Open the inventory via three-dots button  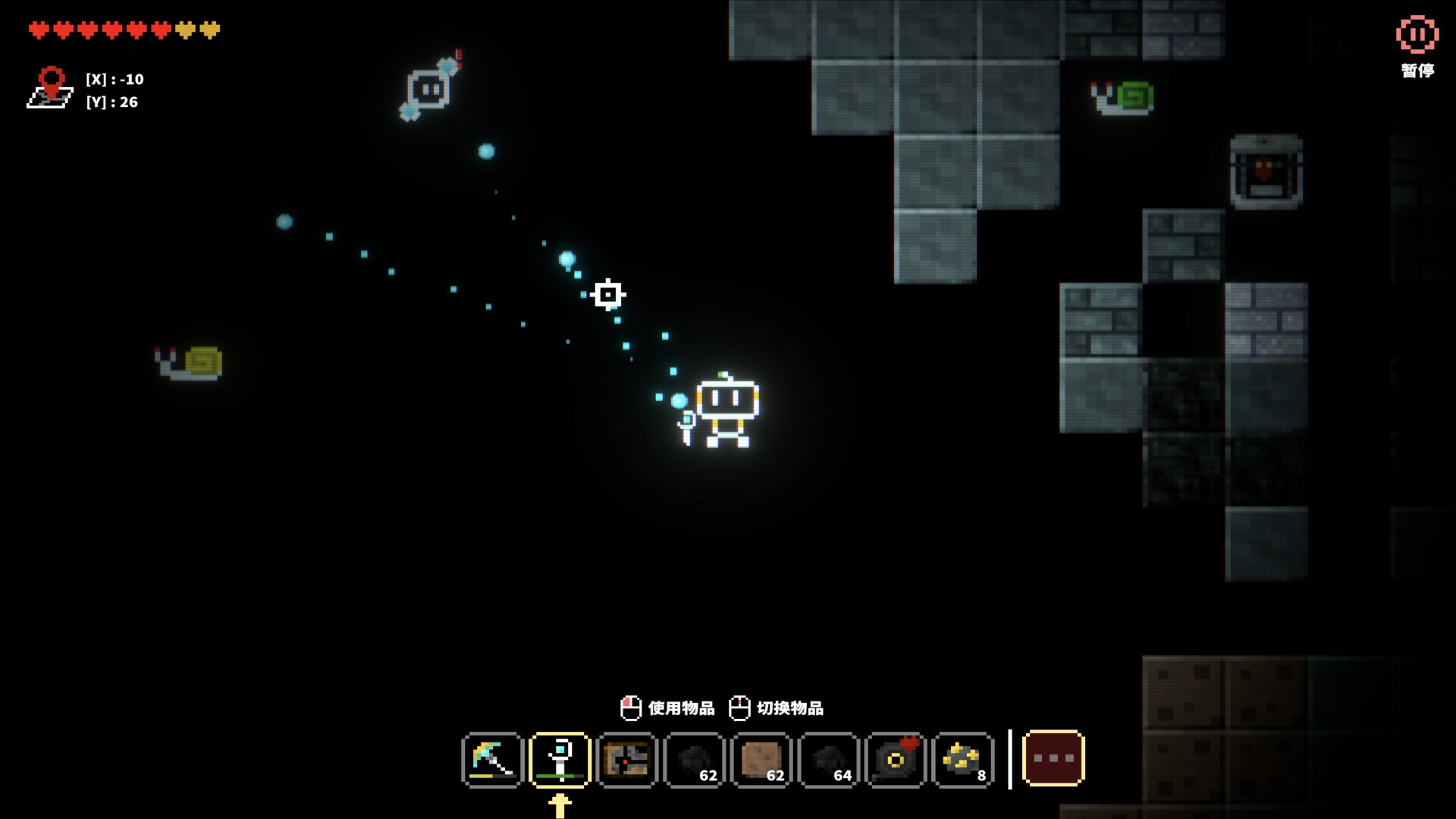(1053, 758)
